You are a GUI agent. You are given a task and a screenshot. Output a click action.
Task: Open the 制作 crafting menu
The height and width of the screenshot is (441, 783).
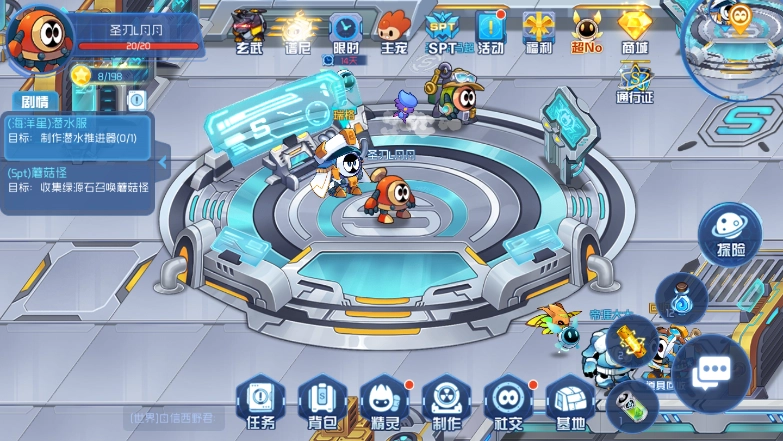pyautogui.click(x=447, y=401)
